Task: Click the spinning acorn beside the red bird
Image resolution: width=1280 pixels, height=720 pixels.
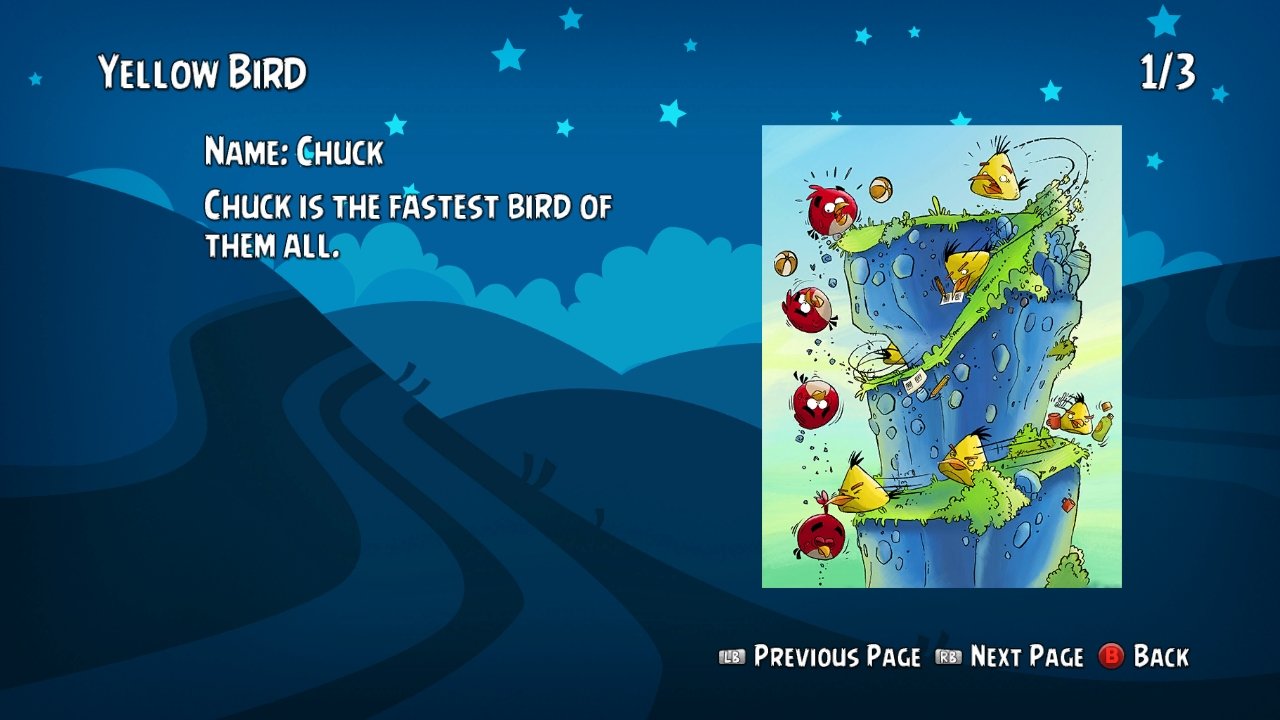Action: (x=881, y=187)
